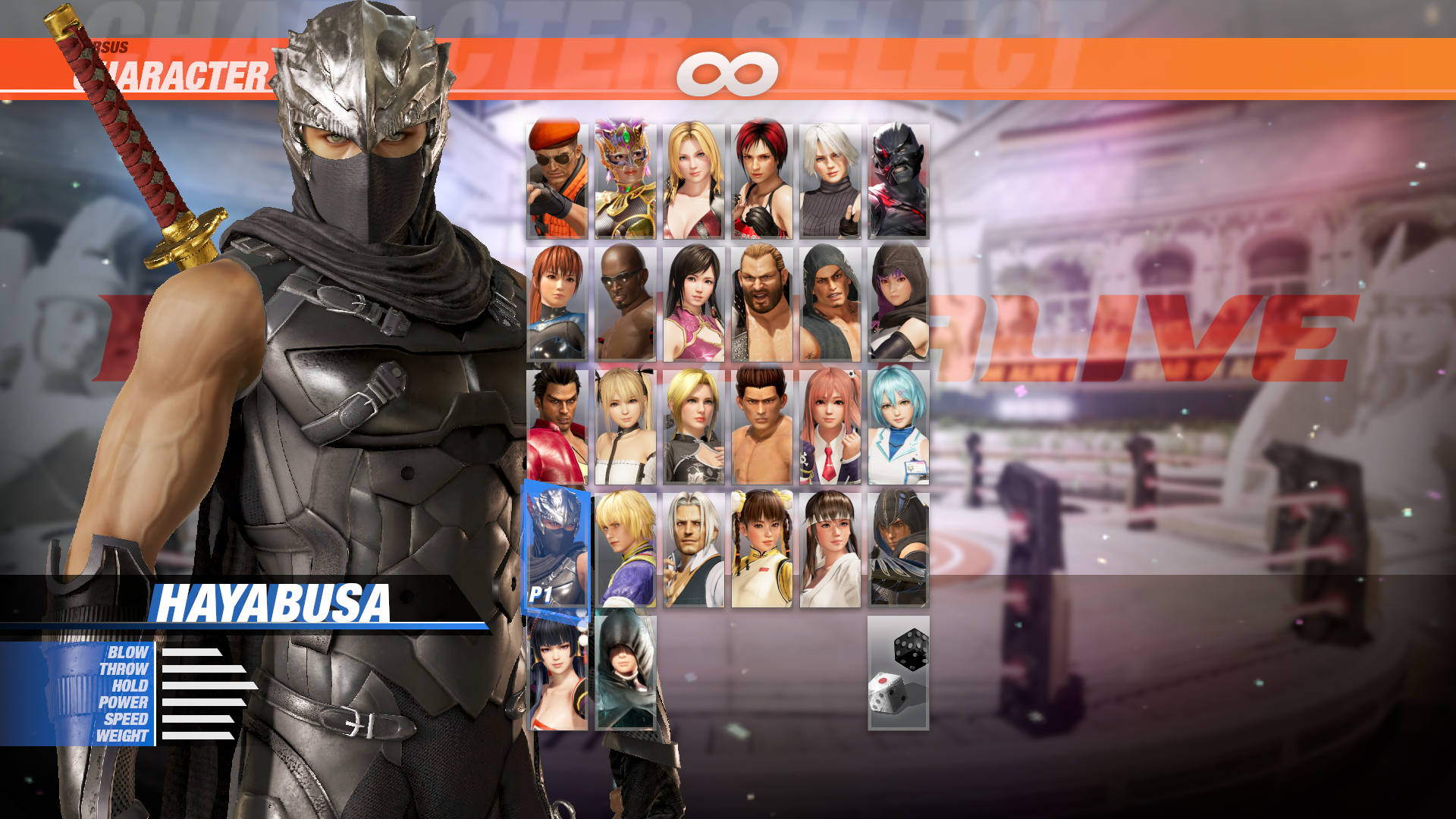
Task: Select Jann Lee in the red jacket
Action: click(559, 432)
